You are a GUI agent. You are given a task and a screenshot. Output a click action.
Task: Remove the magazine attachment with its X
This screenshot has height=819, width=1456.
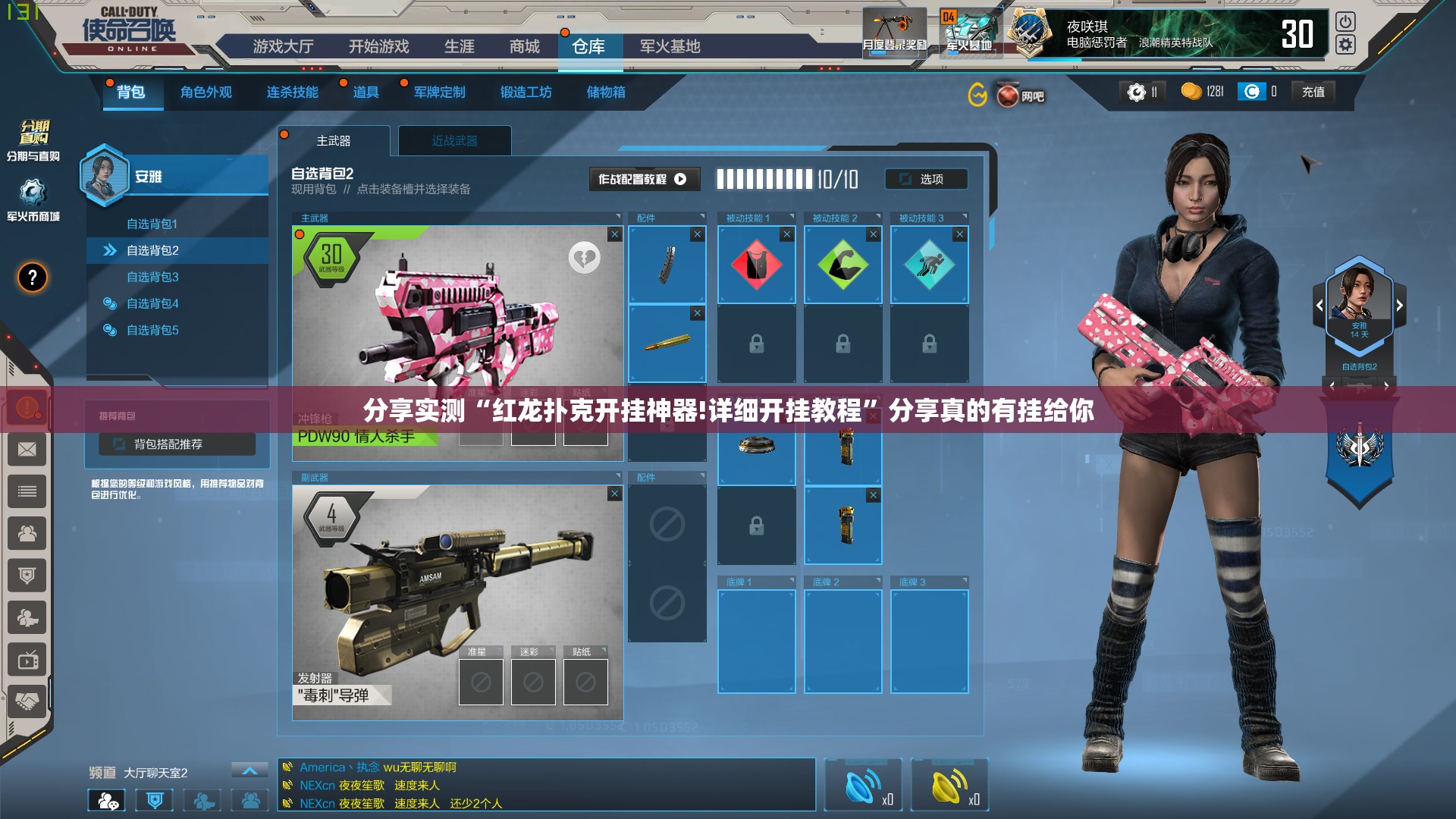tap(697, 235)
